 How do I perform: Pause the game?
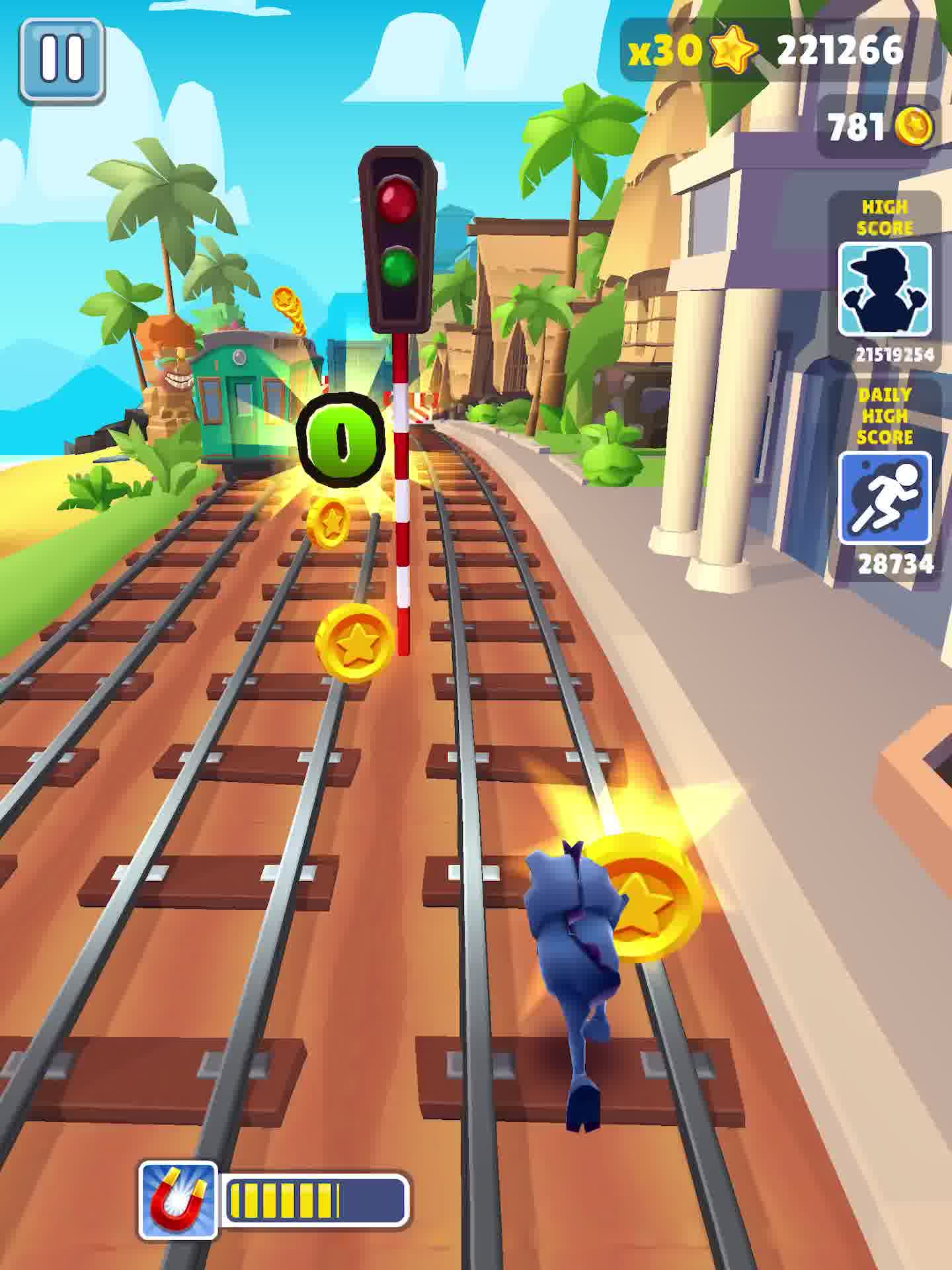click(61, 61)
